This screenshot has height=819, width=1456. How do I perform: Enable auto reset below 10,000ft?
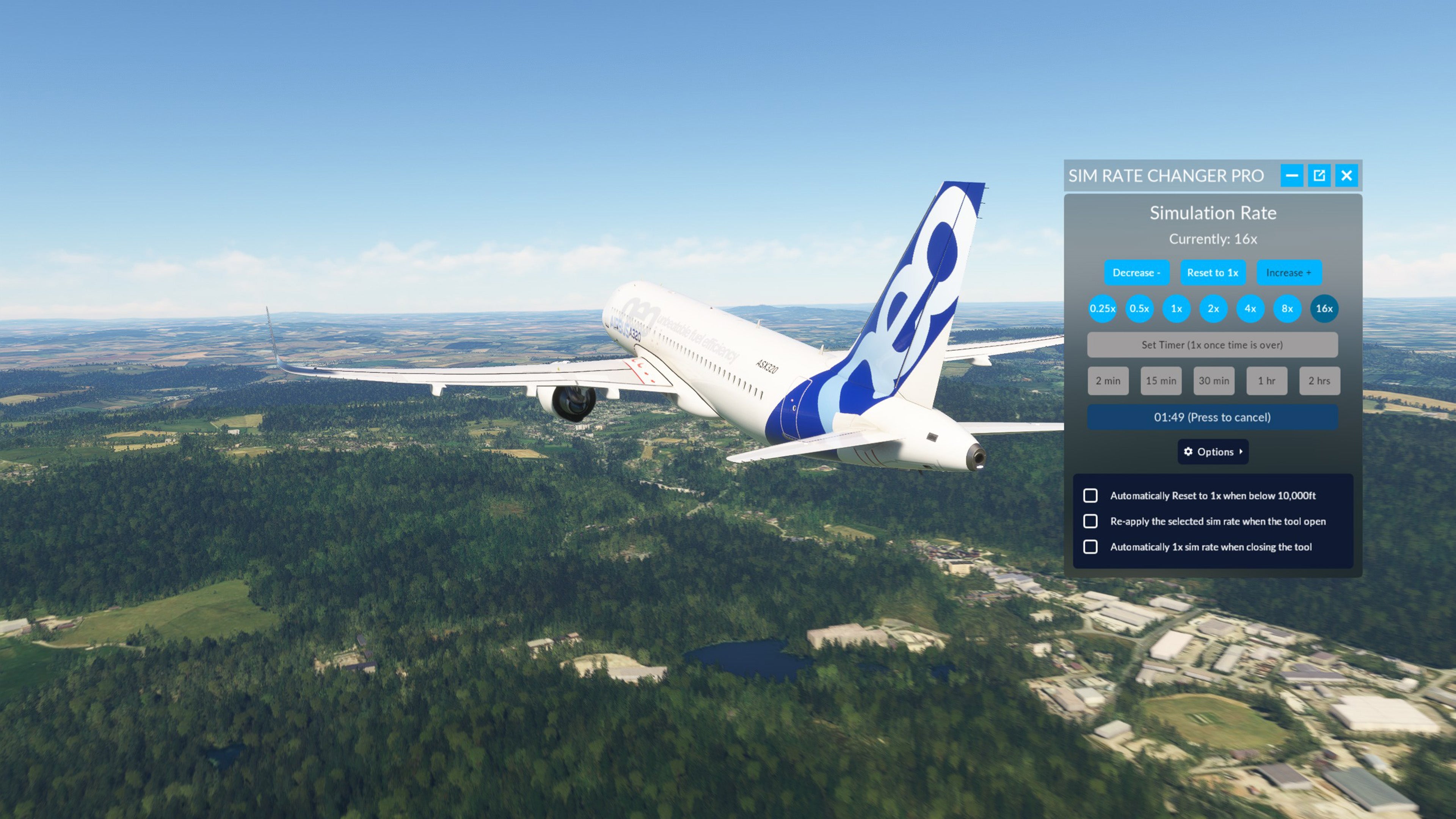tap(1090, 496)
